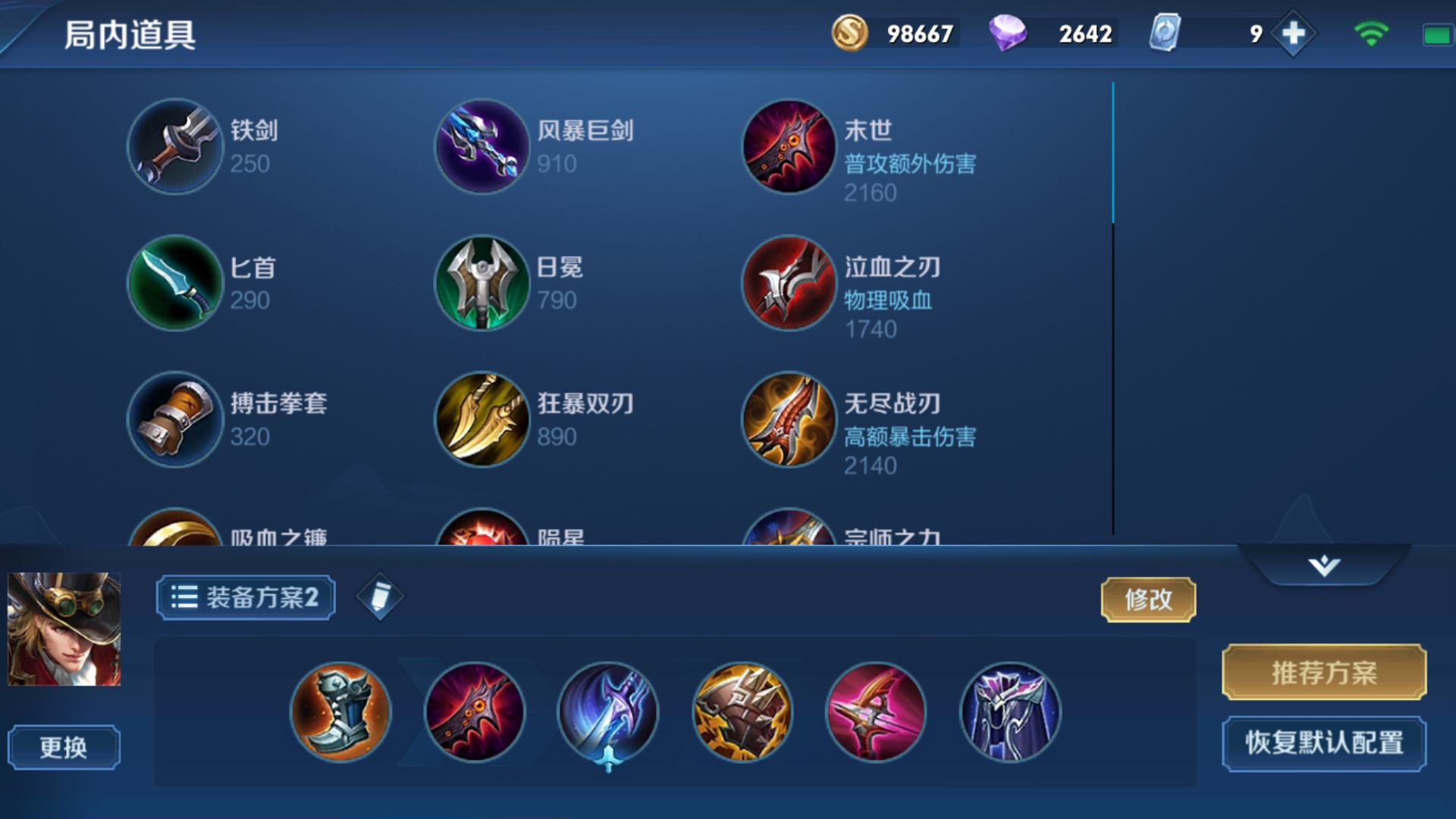Select the equipped boots icon in the build
This screenshot has width=1456, height=819.
(x=341, y=713)
